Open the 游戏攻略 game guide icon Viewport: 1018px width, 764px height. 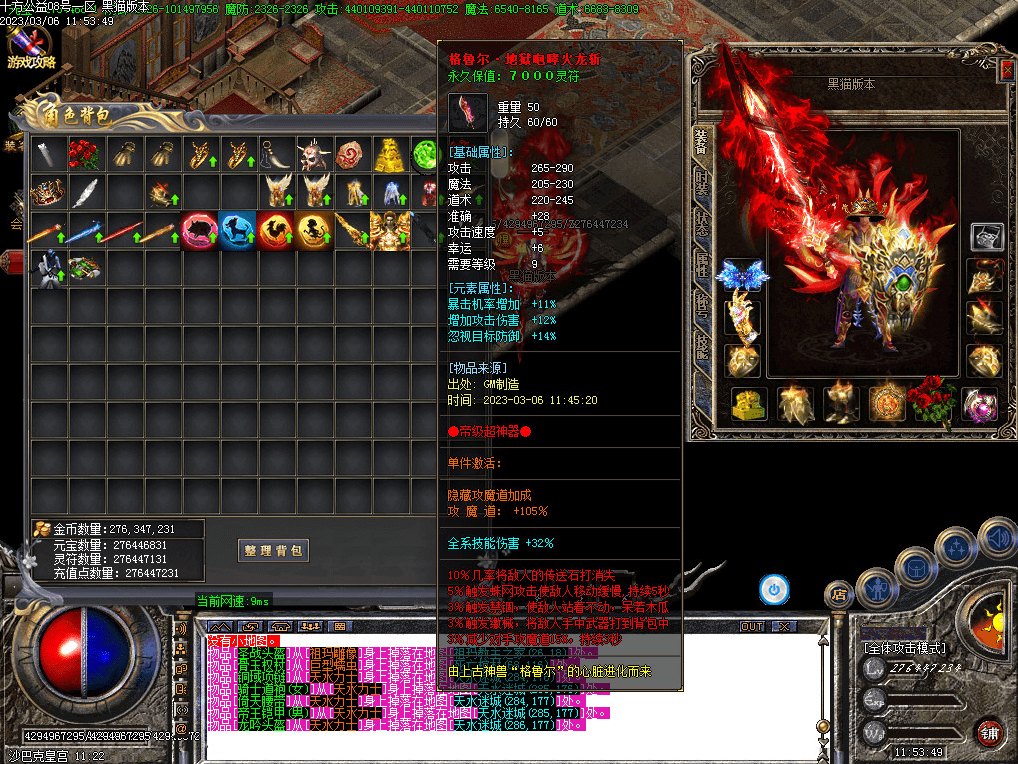[30, 47]
